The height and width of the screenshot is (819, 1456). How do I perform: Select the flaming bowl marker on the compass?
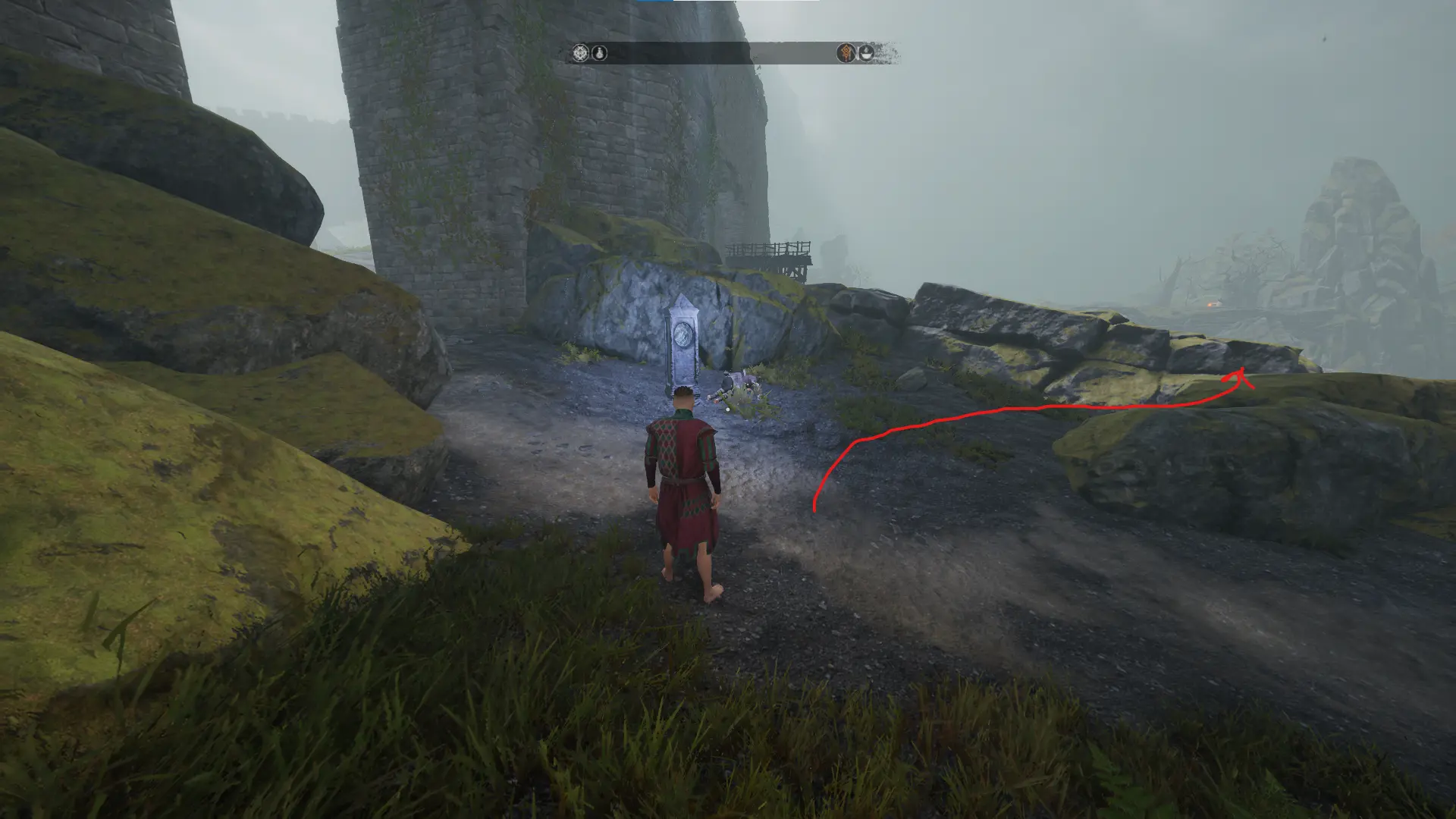[x=866, y=53]
